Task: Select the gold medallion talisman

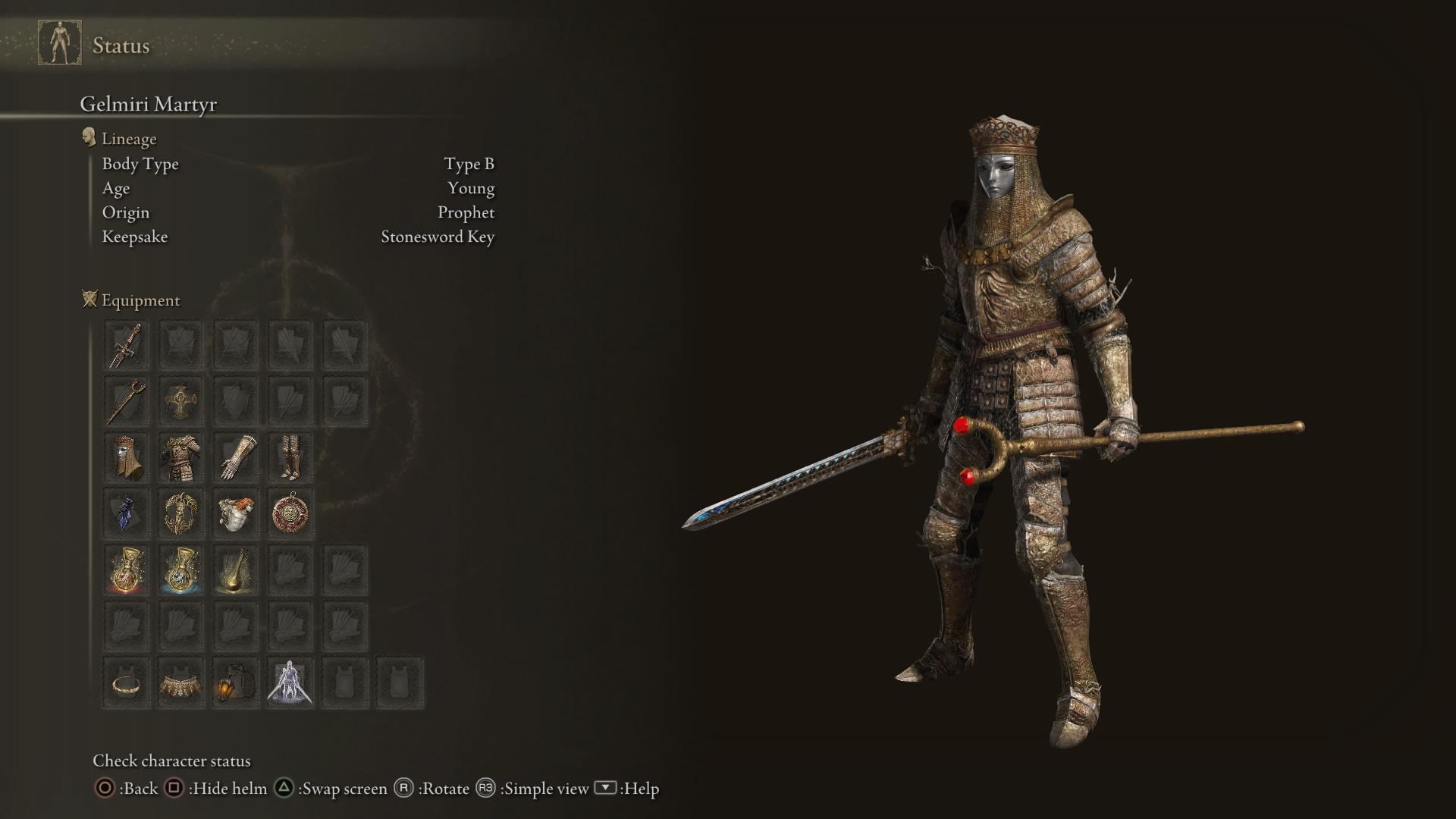Action: pos(290,513)
